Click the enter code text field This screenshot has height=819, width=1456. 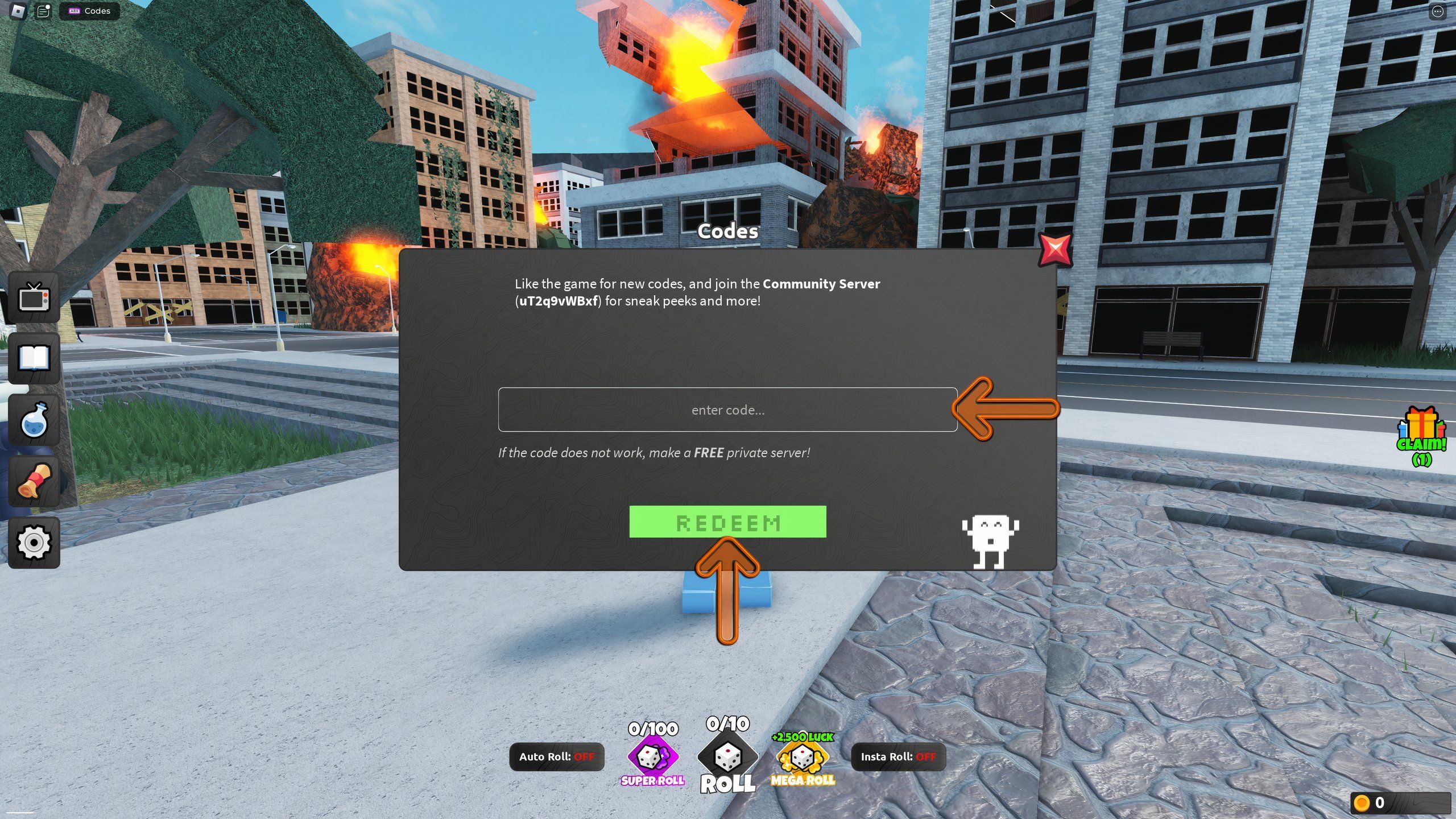(727, 410)
